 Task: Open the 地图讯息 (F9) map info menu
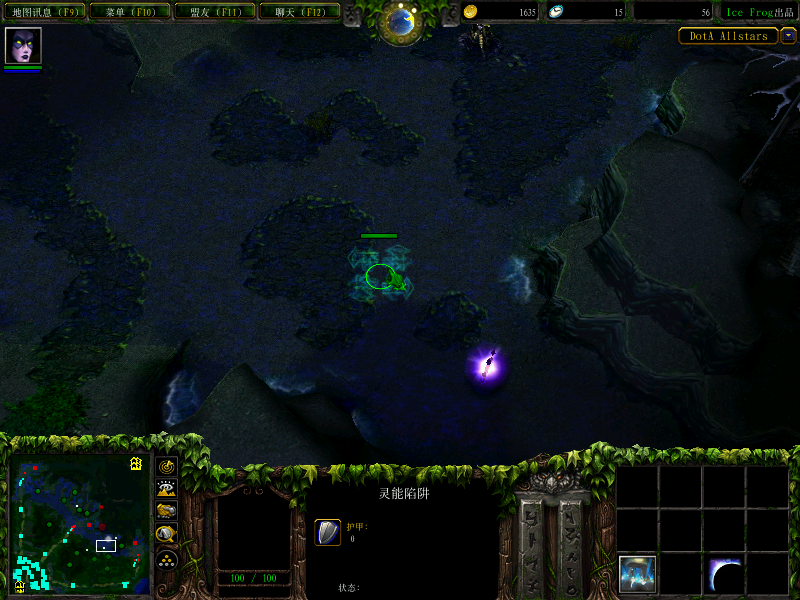coord(44,12)
